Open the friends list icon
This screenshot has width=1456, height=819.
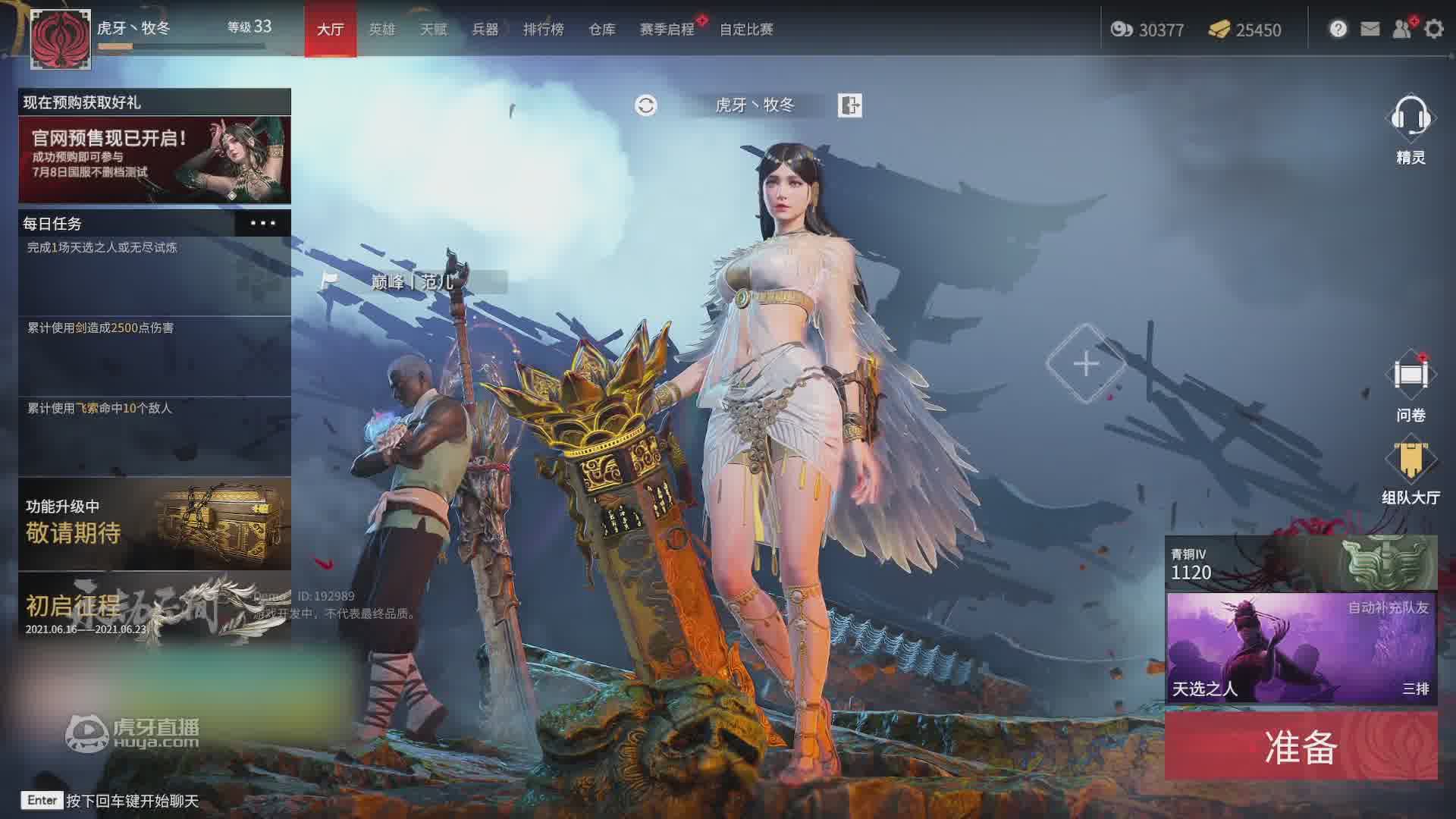tap(1401, 30)
